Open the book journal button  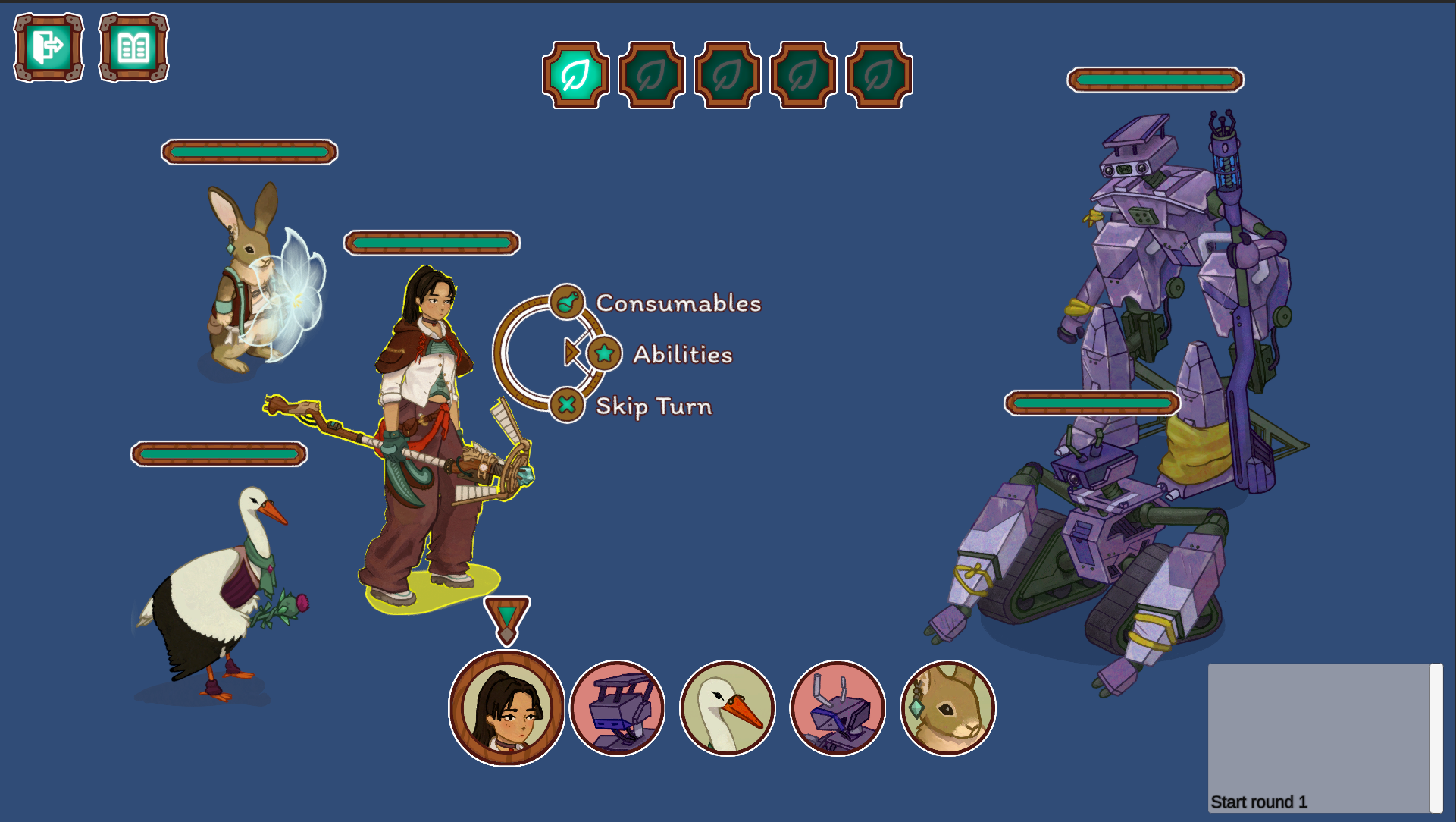133,47
